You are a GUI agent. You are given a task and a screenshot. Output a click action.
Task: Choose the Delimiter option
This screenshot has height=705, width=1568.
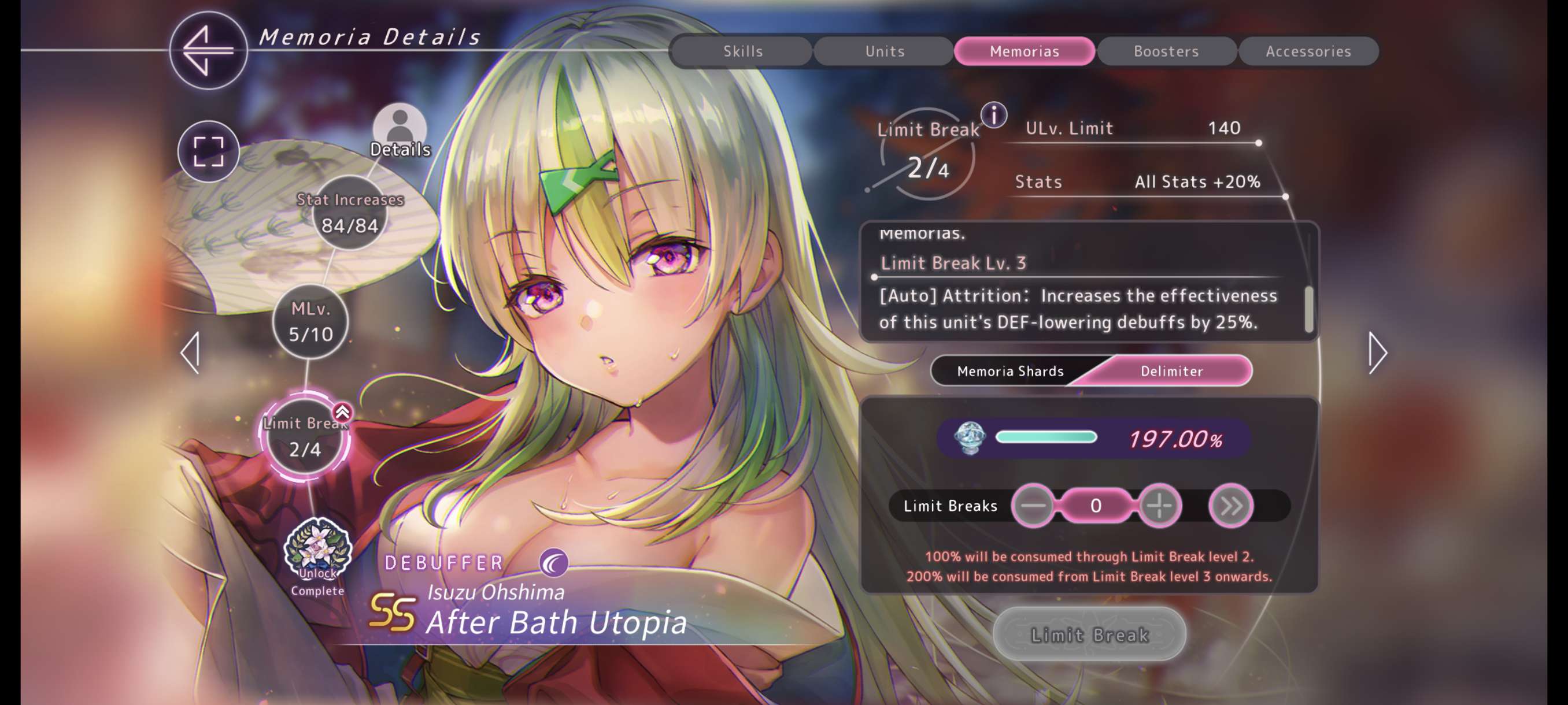1171,371
